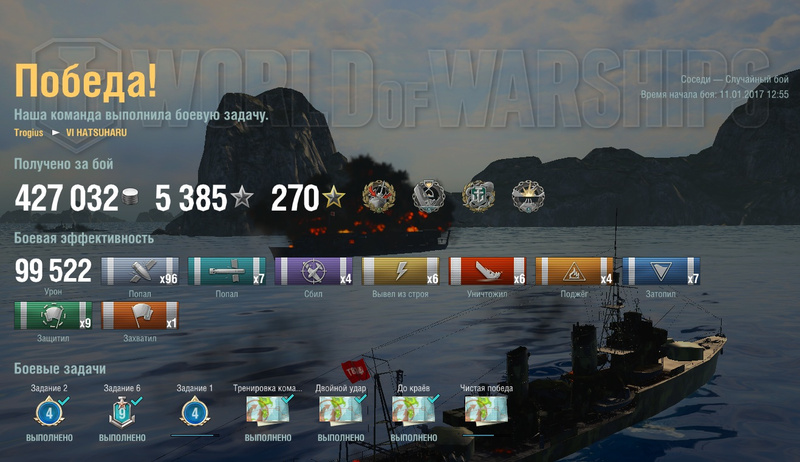The width and height of the screenshot is (800, 462).
Task: View the До краёв mission tile
Action: pos(413,411)
